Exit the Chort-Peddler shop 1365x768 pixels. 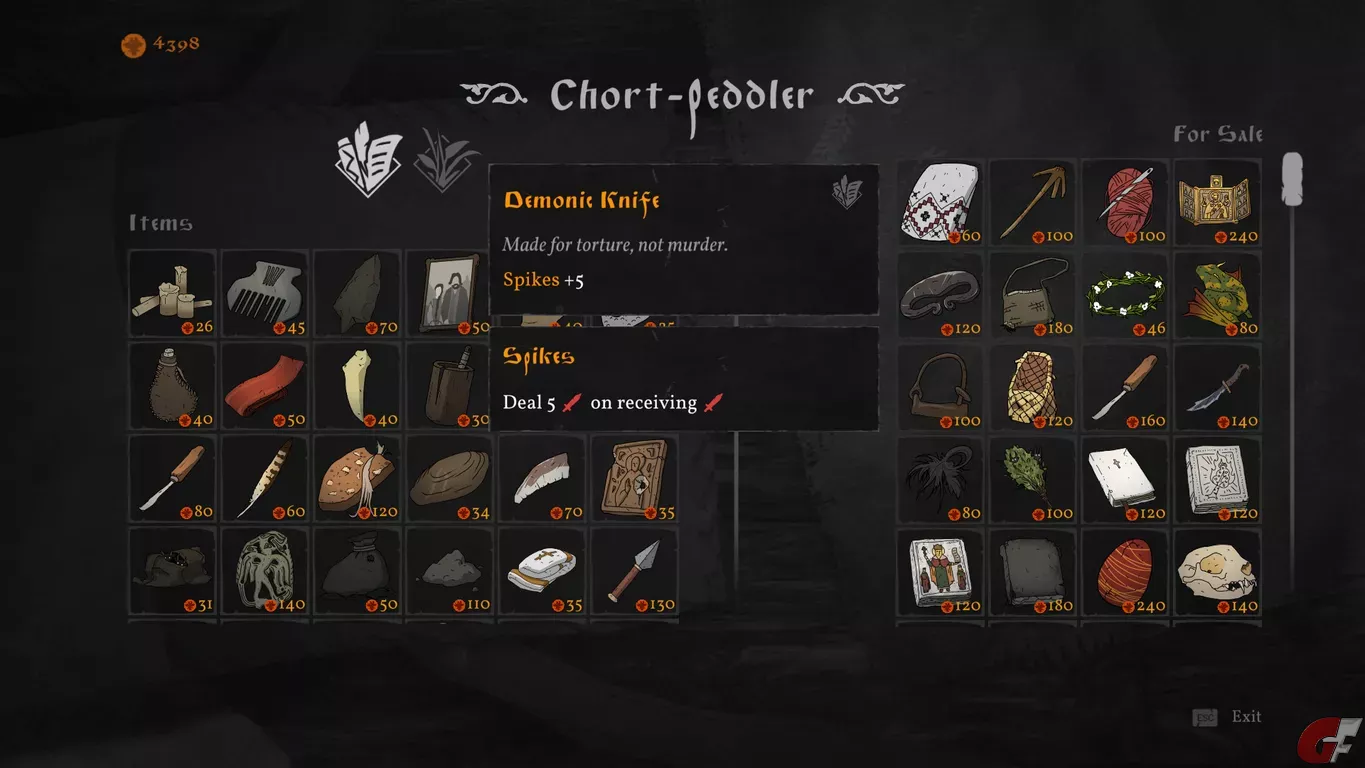click(x=1245, y=717)
